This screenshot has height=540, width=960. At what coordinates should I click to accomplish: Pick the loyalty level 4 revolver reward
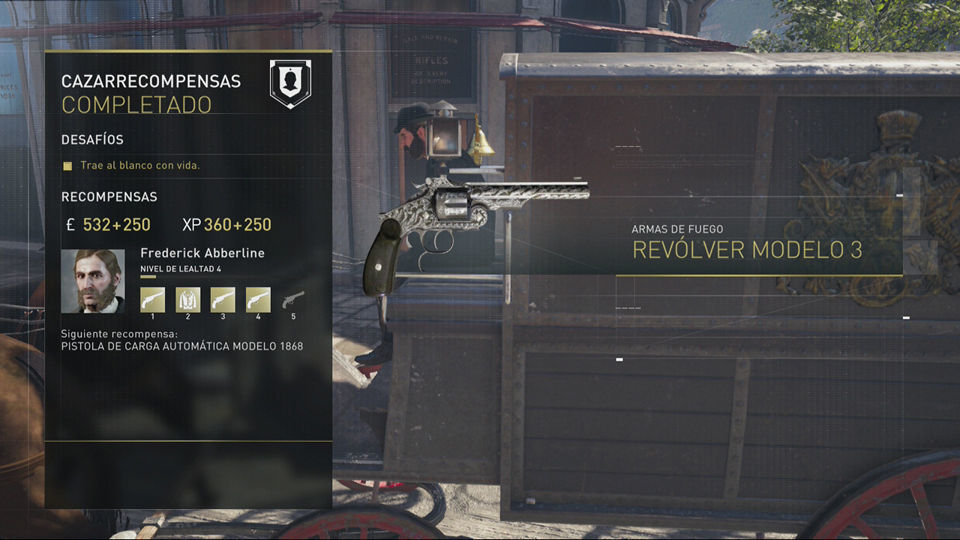click(x=258, y=299)
